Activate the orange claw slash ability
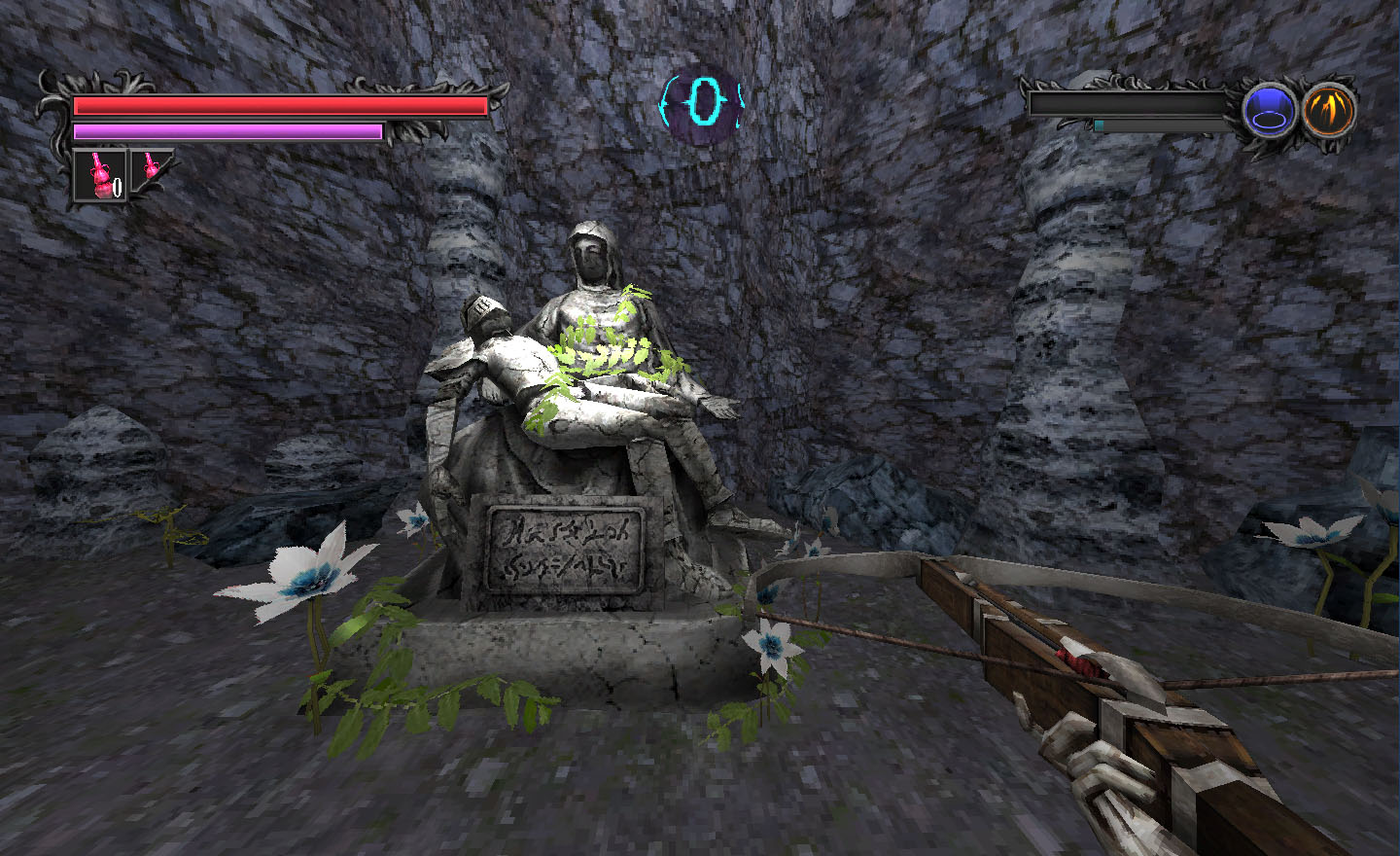This screenshot has width=1400, height=856. pyautogui.click(x=1328, y=109)
